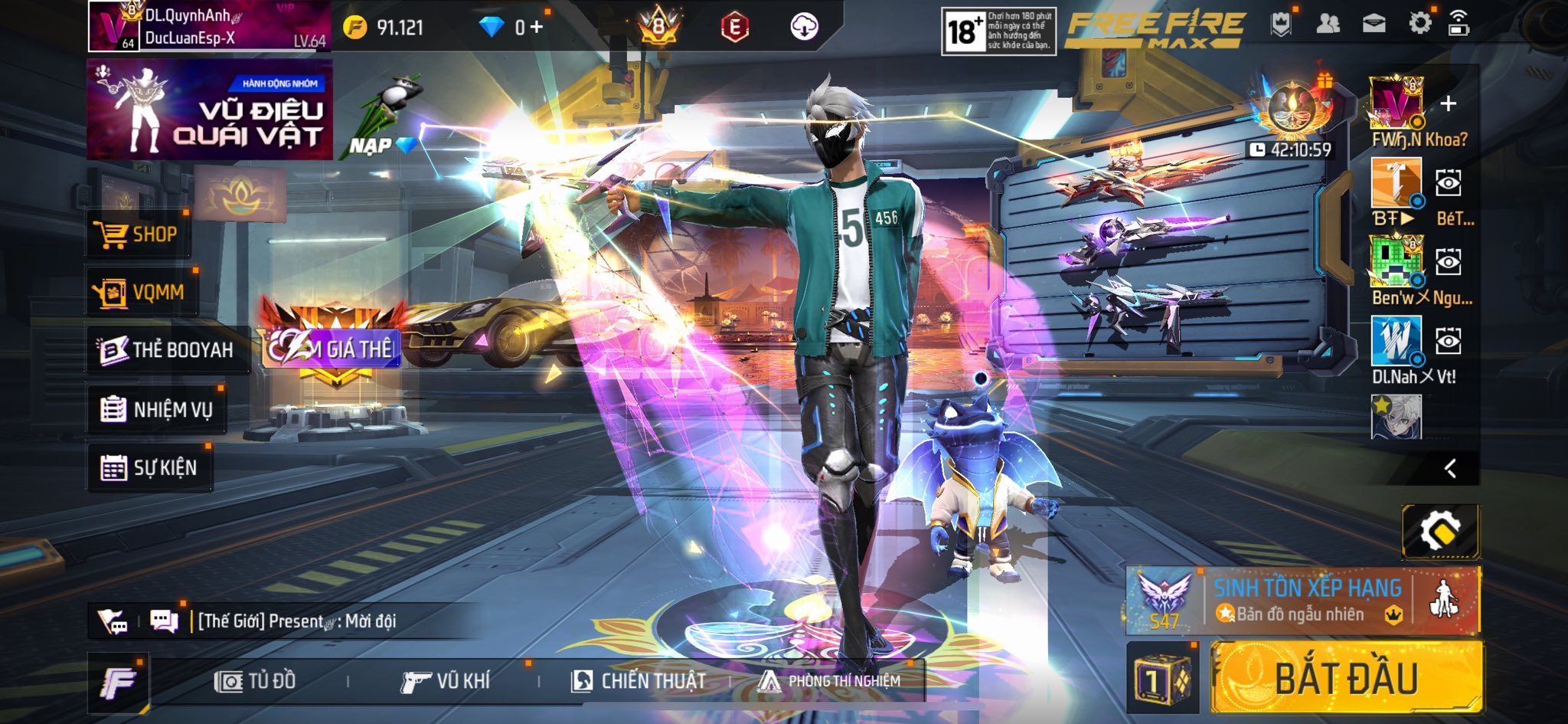Add diamonds with the plus button
This screenshot has width=1568, height=724.
coord(537,28)
